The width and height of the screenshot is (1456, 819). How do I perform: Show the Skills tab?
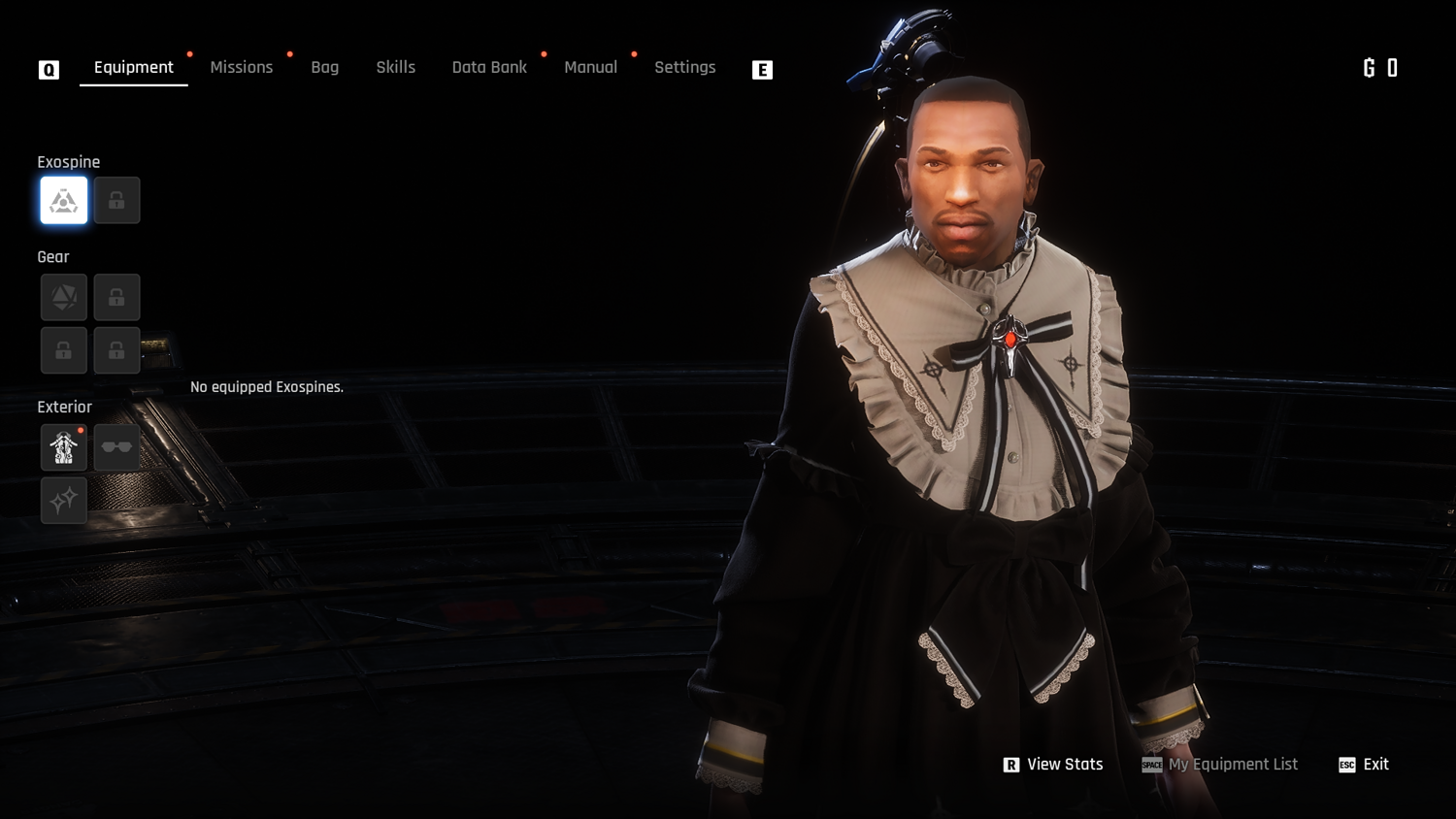396,67
